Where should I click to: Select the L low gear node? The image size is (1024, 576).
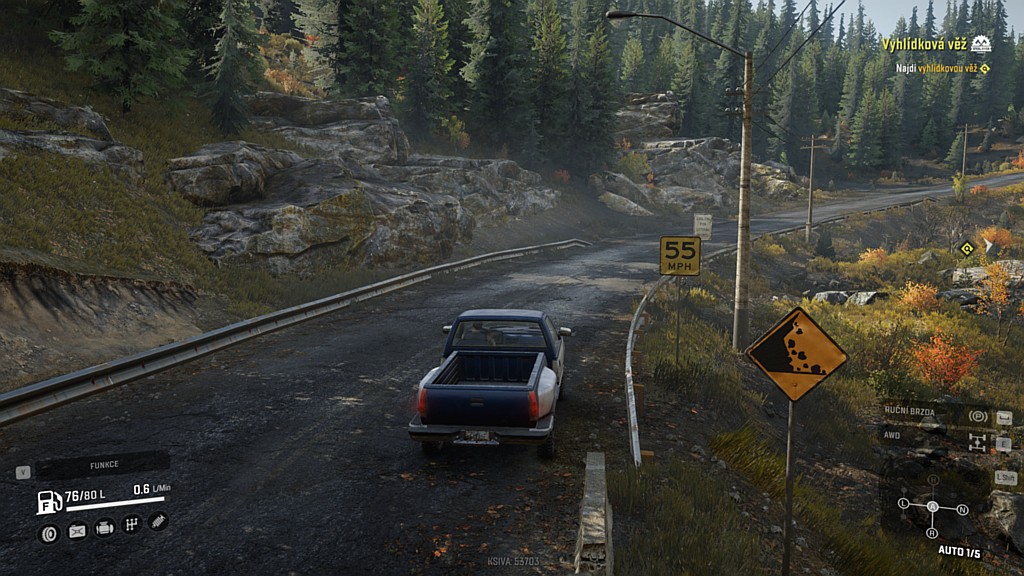904,503
